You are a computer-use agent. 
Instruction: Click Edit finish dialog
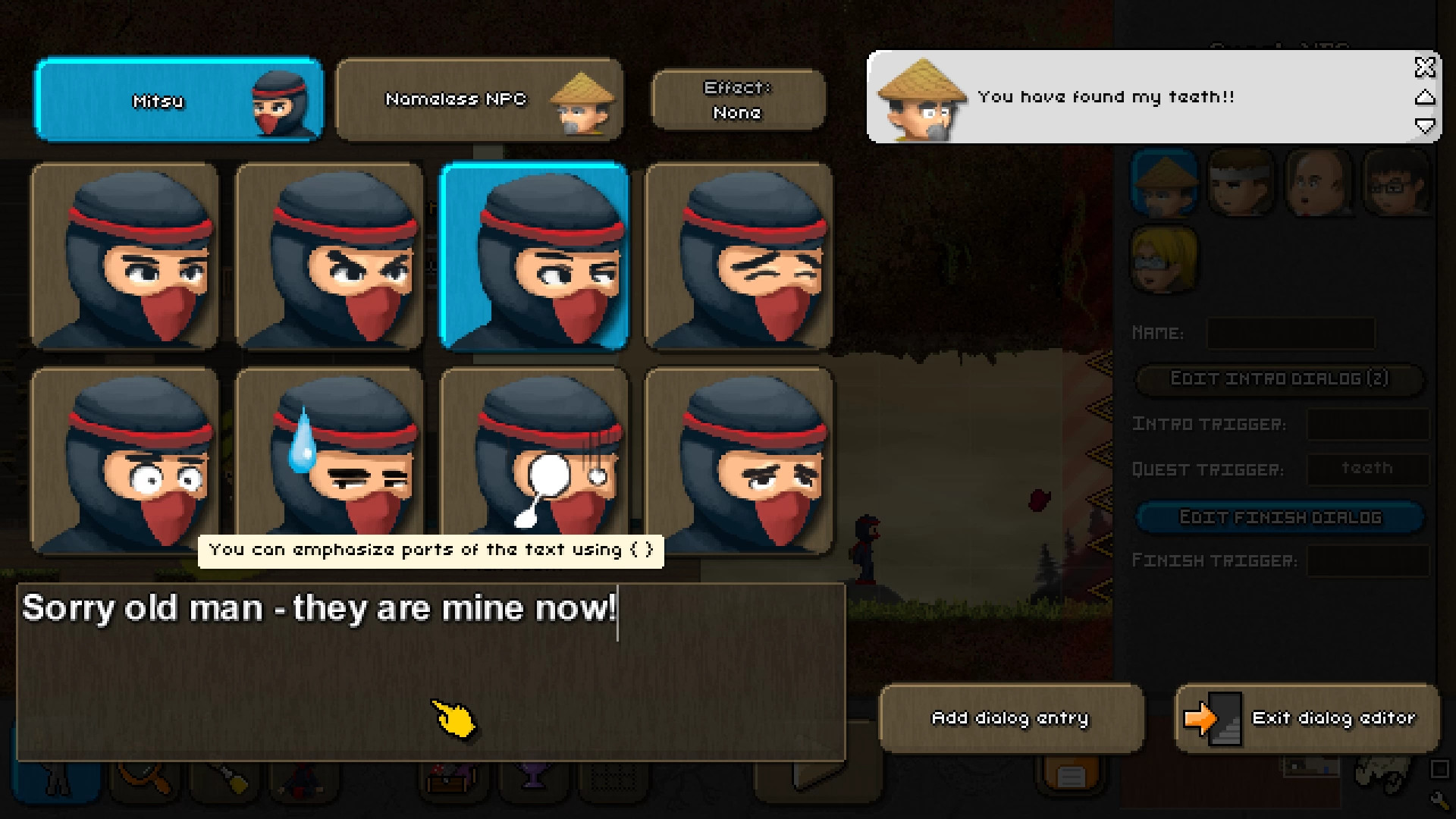point(1280,516)
